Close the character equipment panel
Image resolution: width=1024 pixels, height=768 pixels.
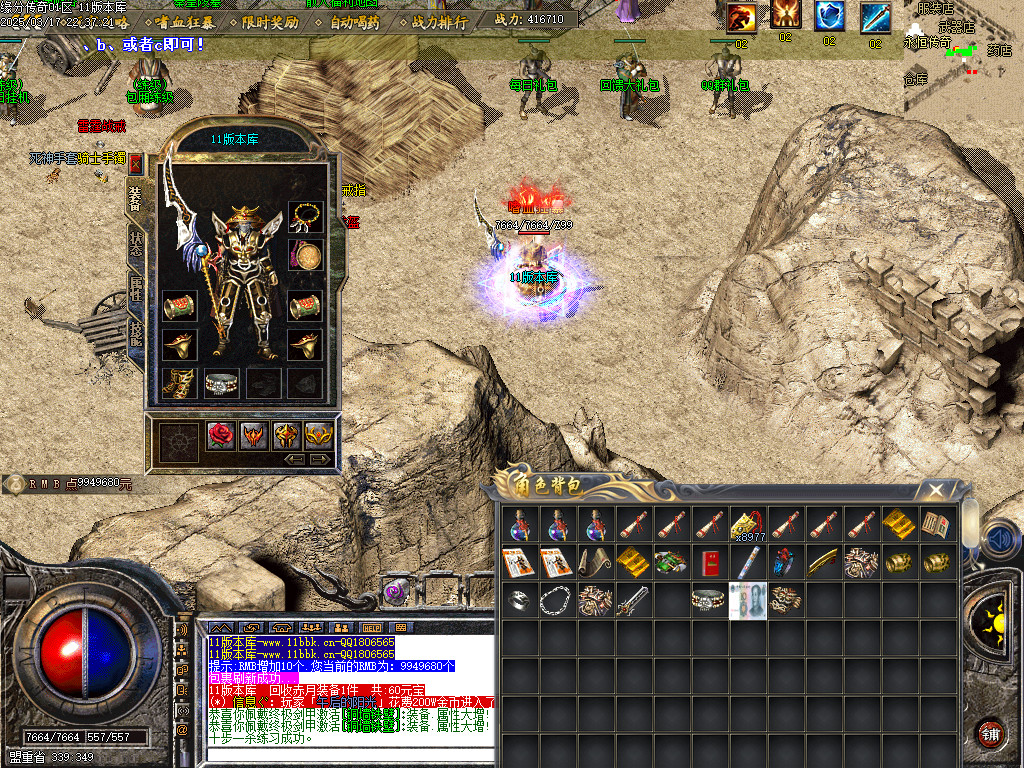coord(136,164)
